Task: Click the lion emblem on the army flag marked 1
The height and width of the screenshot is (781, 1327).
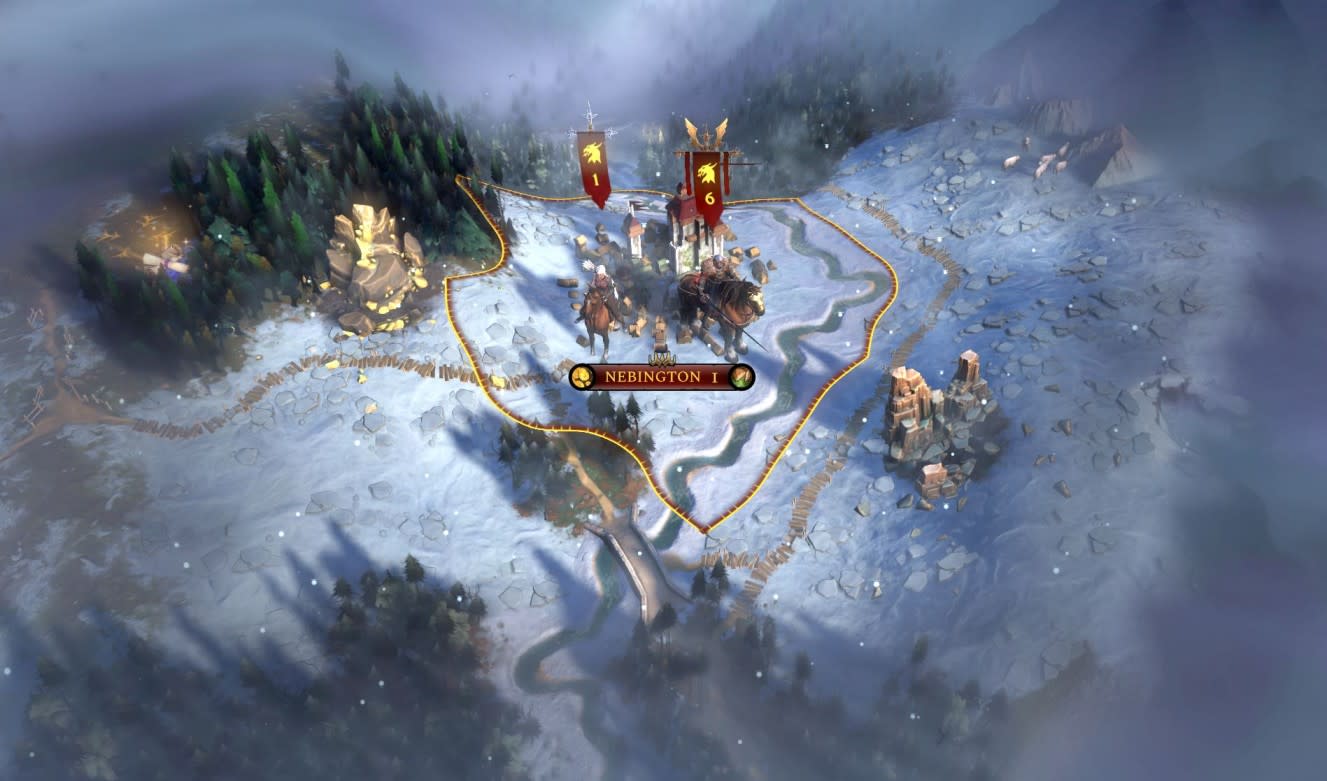Action: (x=591, y=152)
